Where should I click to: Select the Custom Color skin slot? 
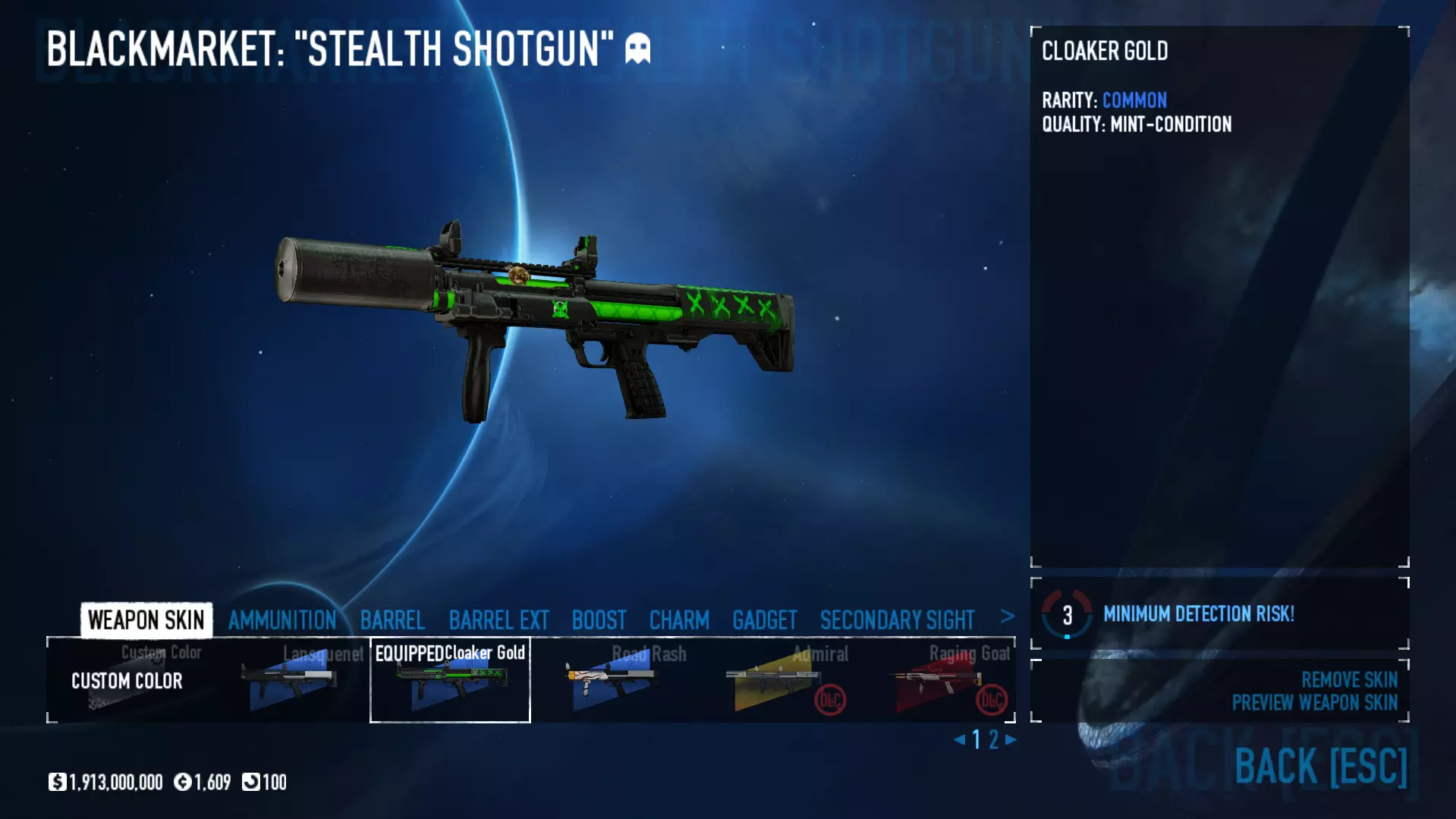[127, 681]
